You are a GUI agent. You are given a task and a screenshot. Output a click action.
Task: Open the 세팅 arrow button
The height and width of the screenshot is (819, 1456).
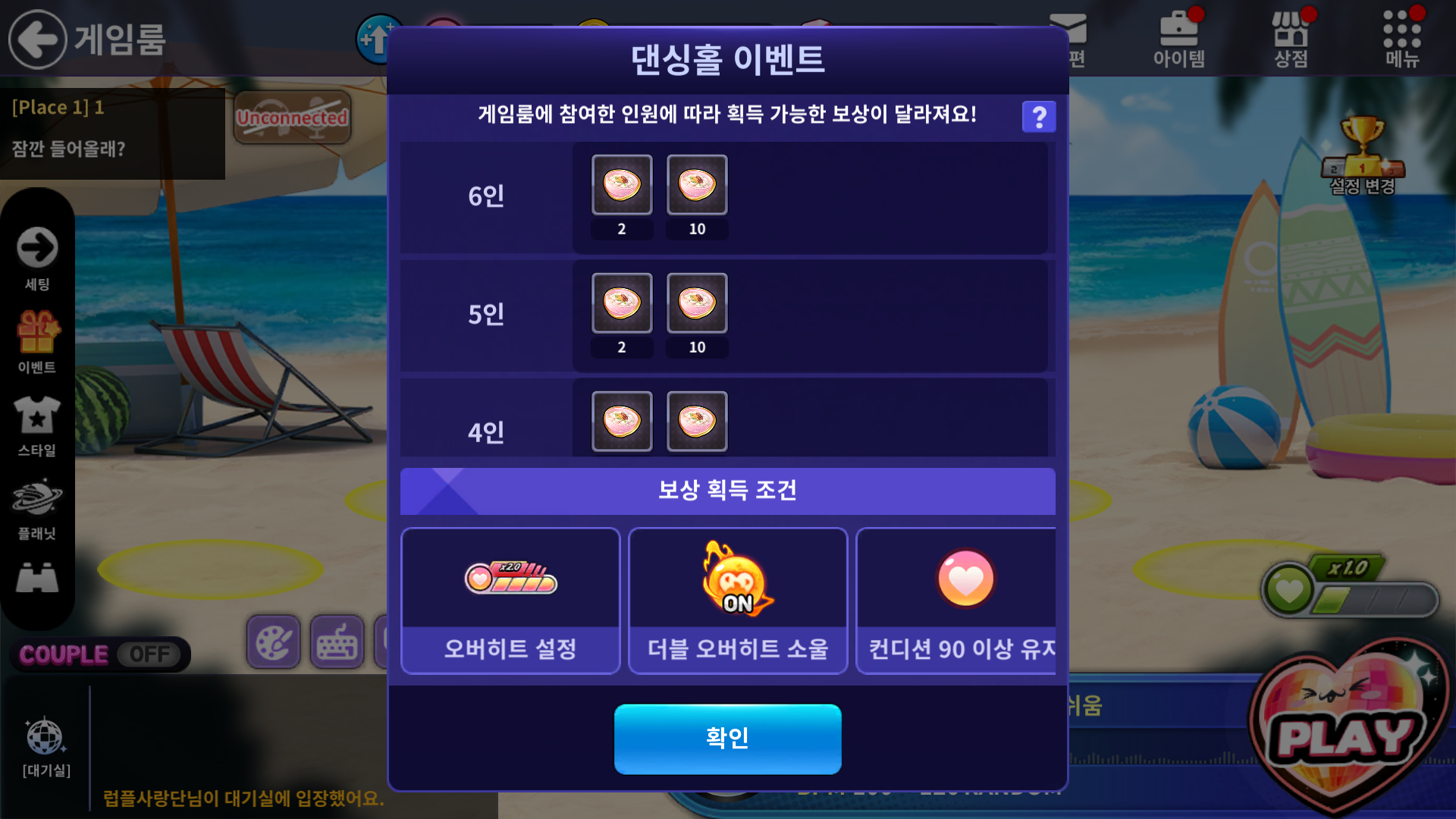[37, 258]
